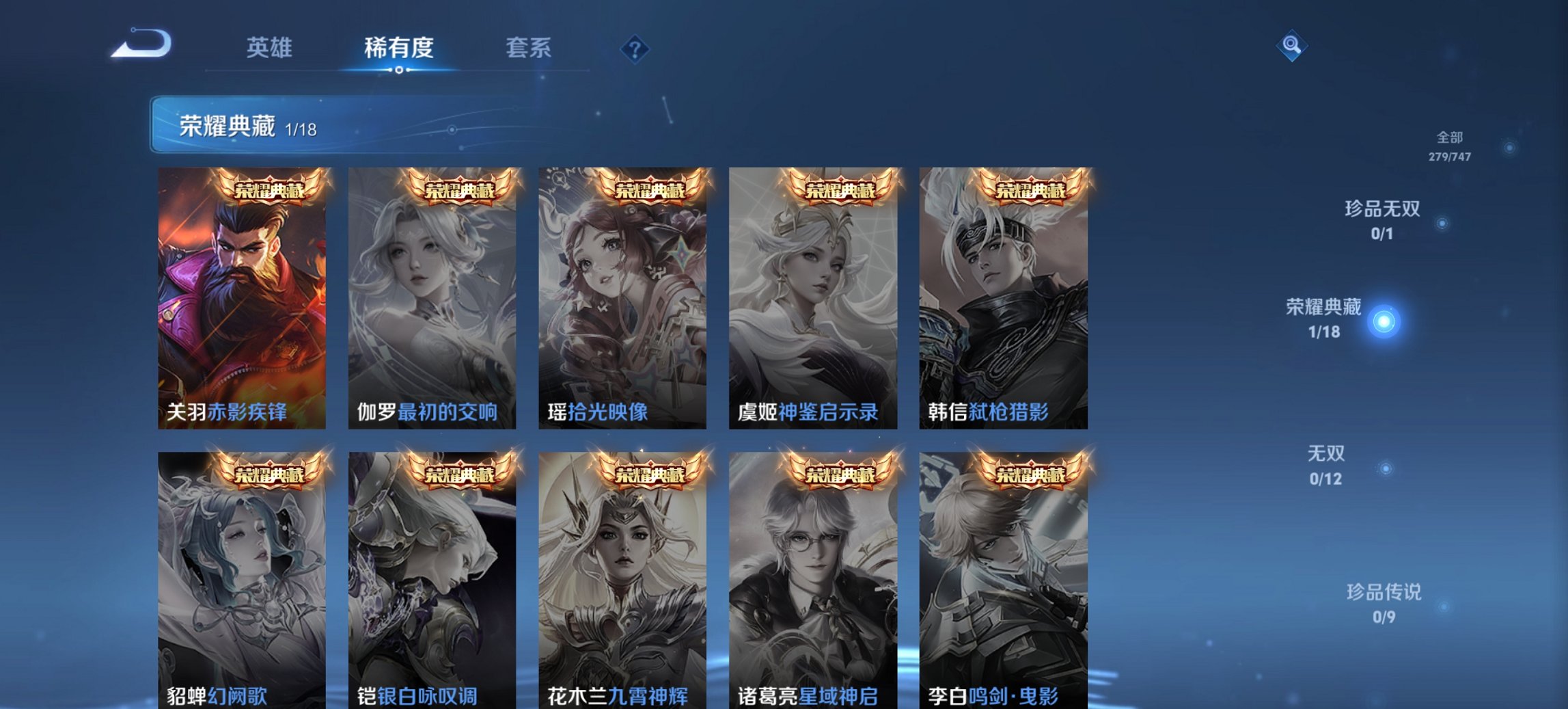Open the 套系 tab
The width and height of the screenshot is (1568, 709).
pos(528,49)
